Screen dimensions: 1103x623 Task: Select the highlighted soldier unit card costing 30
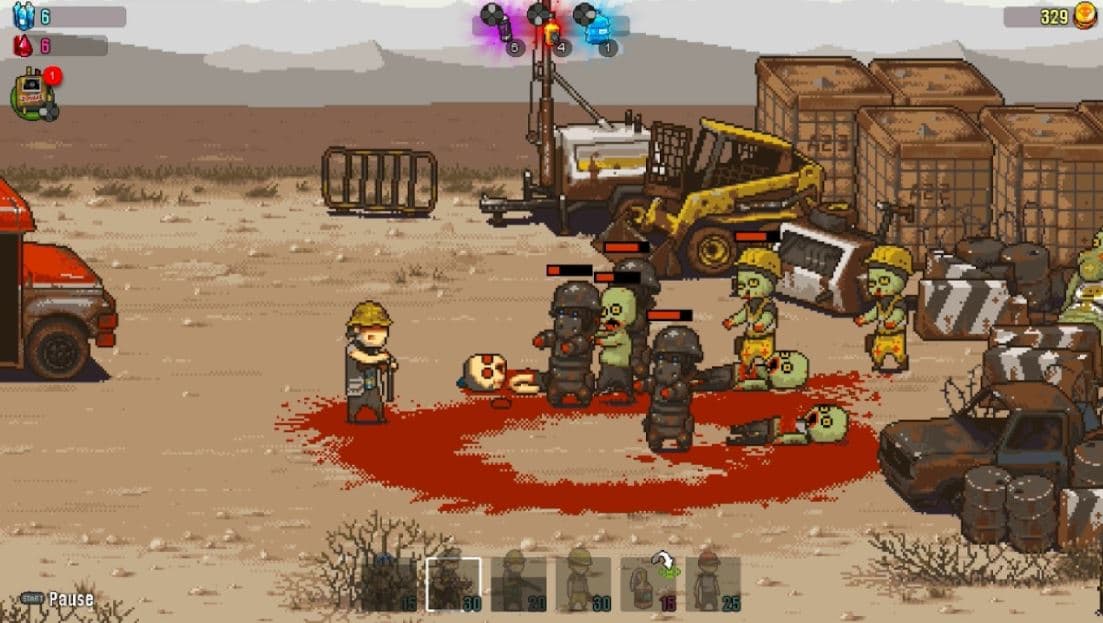click(x=453, y=584)
